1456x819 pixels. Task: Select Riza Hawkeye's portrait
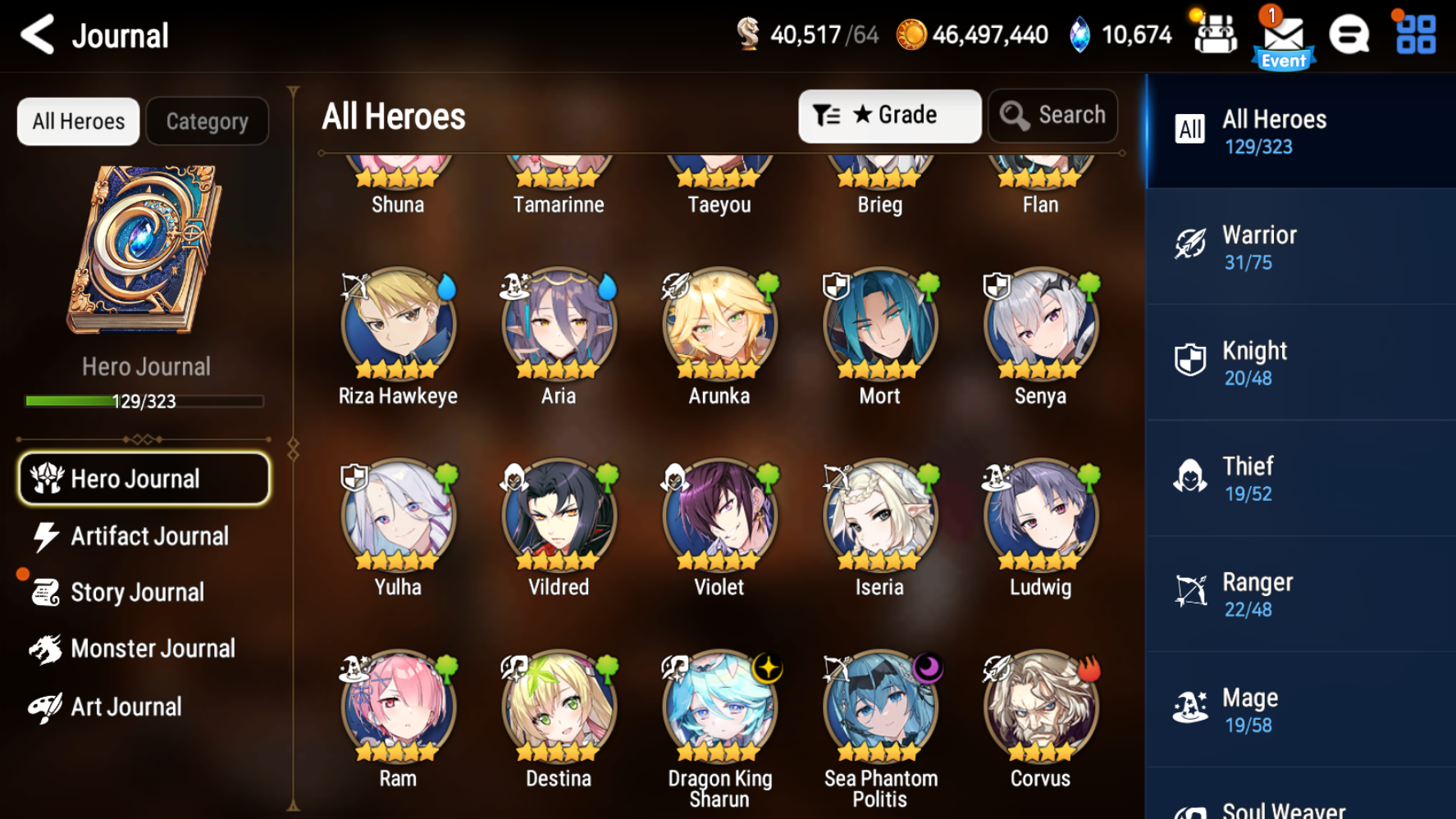click(x=398, y=325)
